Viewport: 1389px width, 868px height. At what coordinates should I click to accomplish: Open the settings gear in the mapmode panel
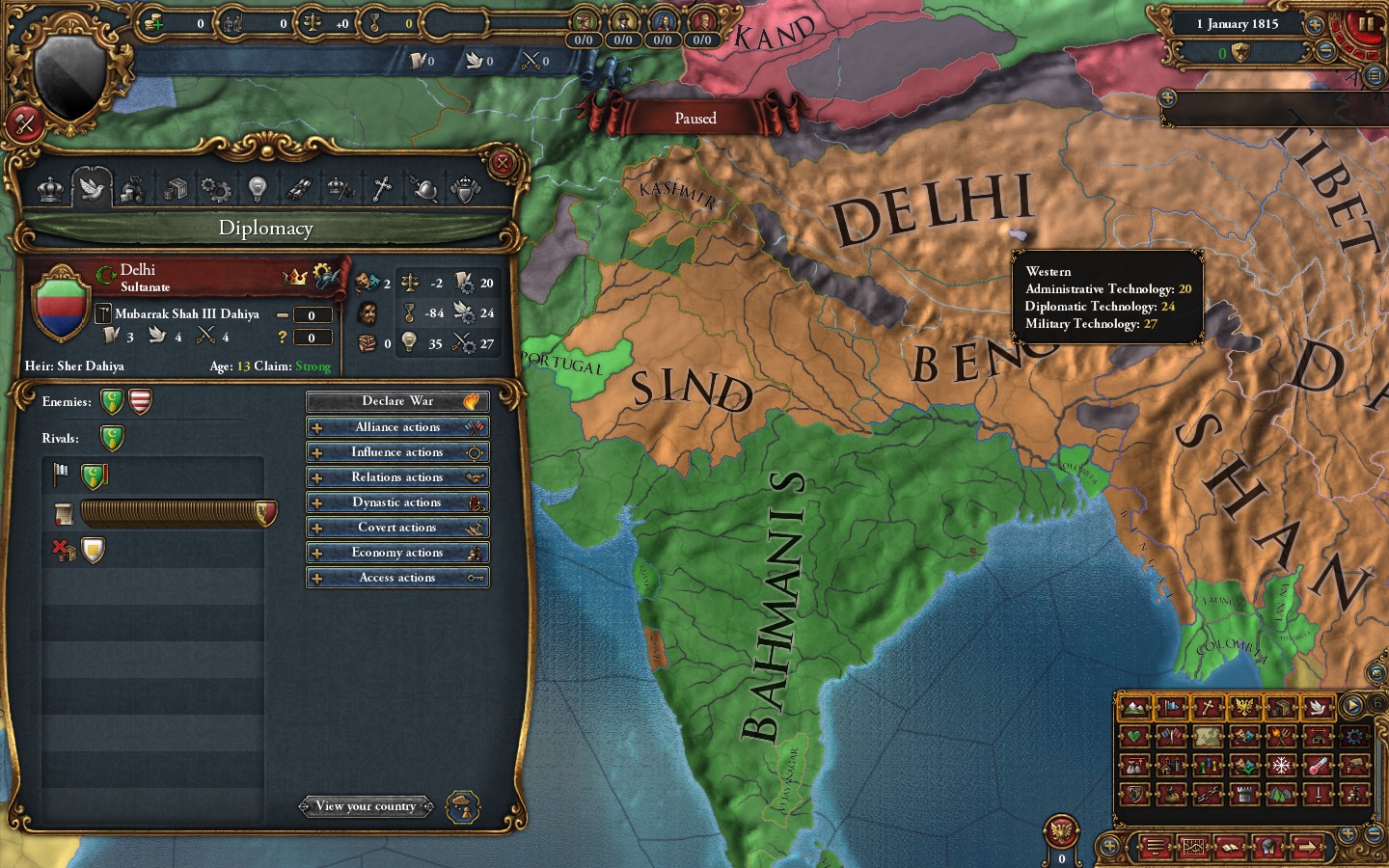[1354, 737]
